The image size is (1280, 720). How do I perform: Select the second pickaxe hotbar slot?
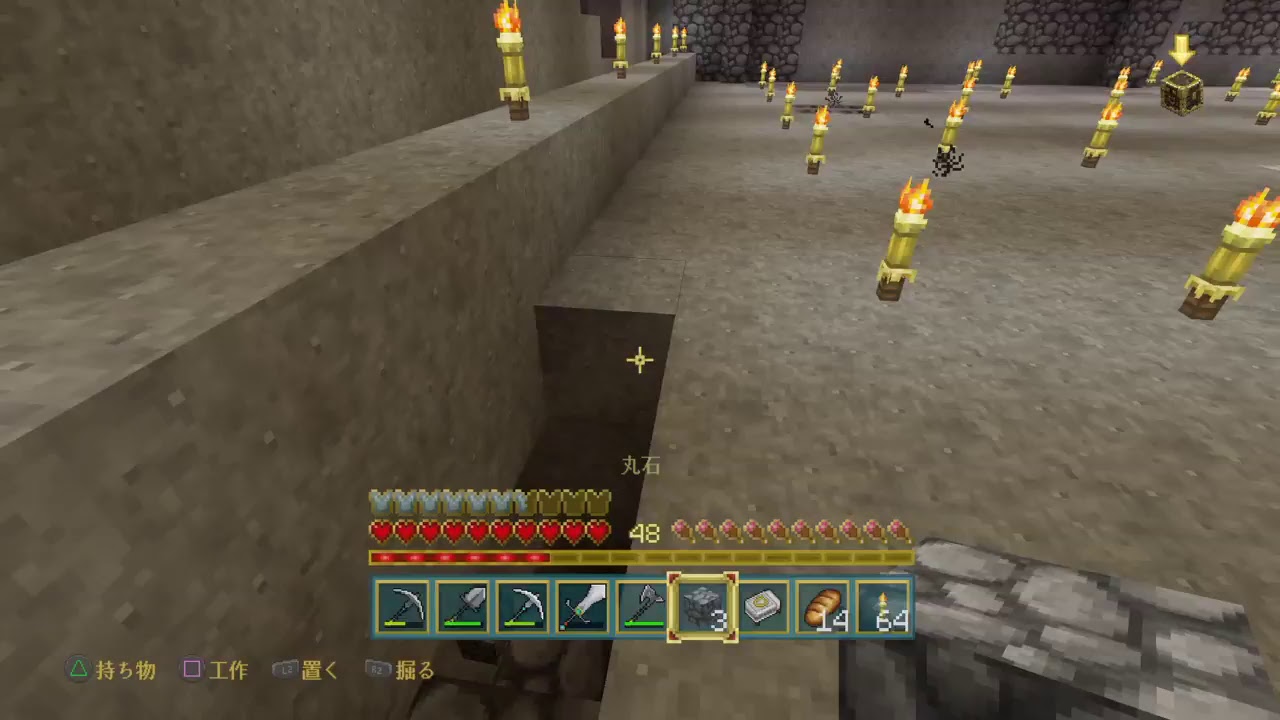524,605
